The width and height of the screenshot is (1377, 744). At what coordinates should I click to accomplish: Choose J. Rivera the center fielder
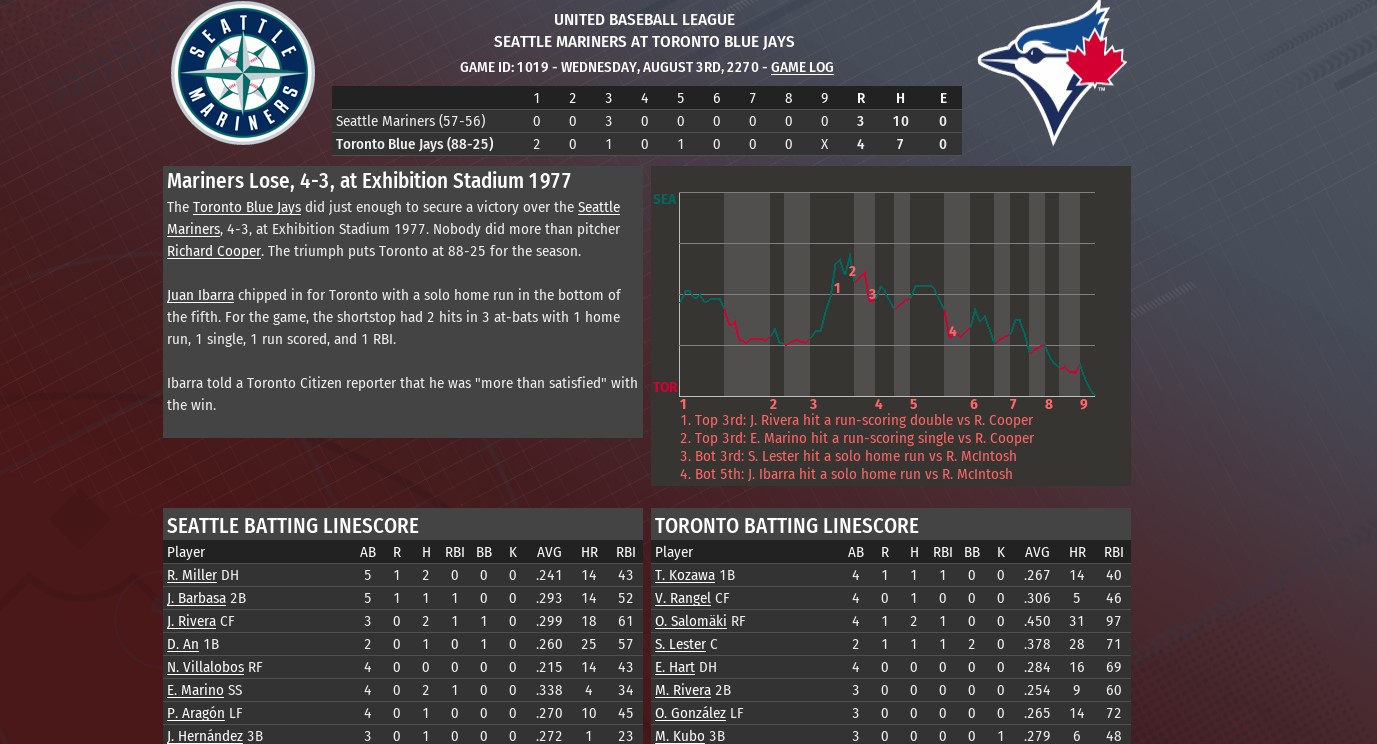tap(191, 621)
